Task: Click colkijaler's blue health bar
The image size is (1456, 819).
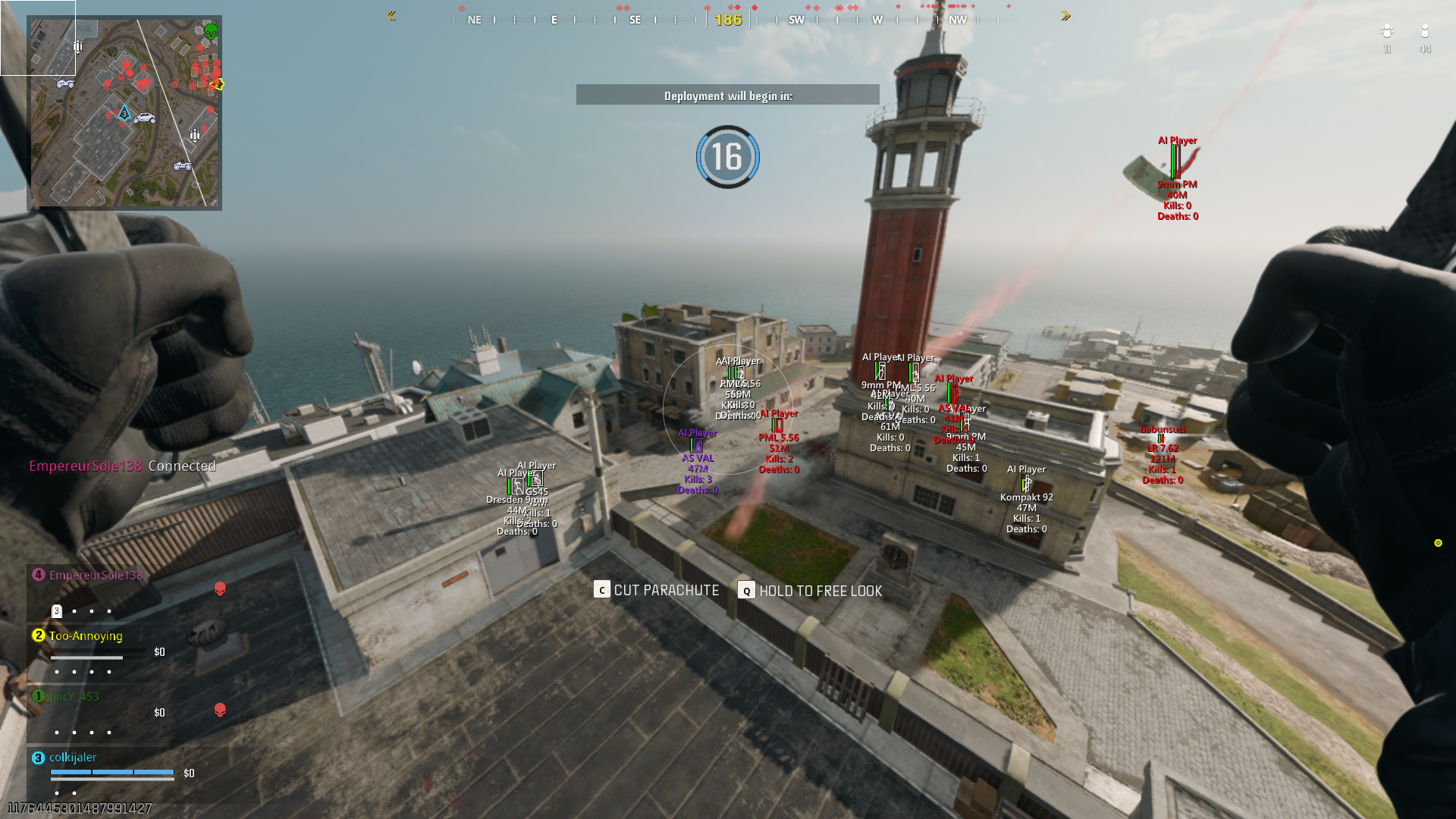Action: click(x=112, y=772)
